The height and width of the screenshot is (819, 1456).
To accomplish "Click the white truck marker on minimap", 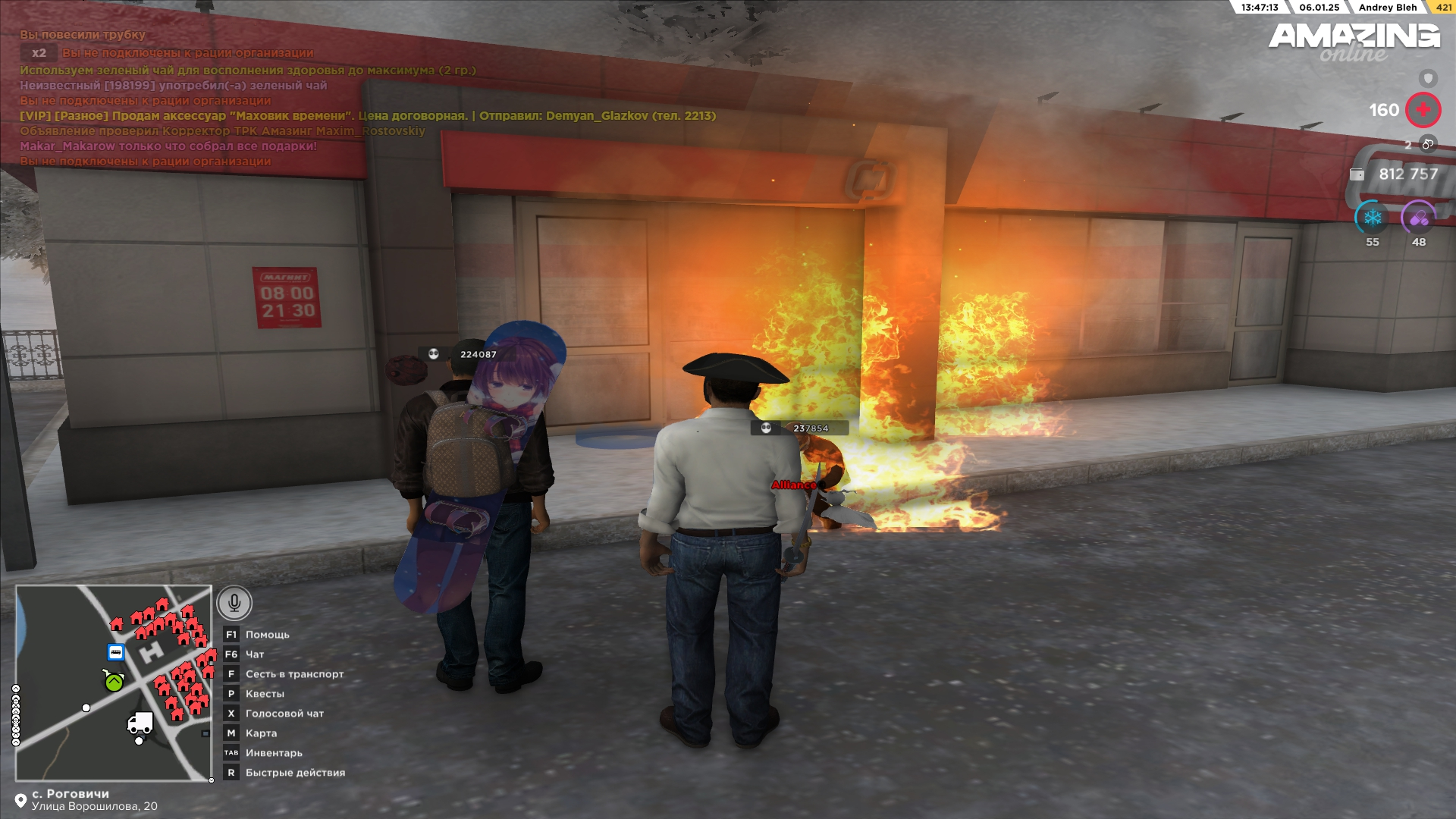I will pos(140,723).
